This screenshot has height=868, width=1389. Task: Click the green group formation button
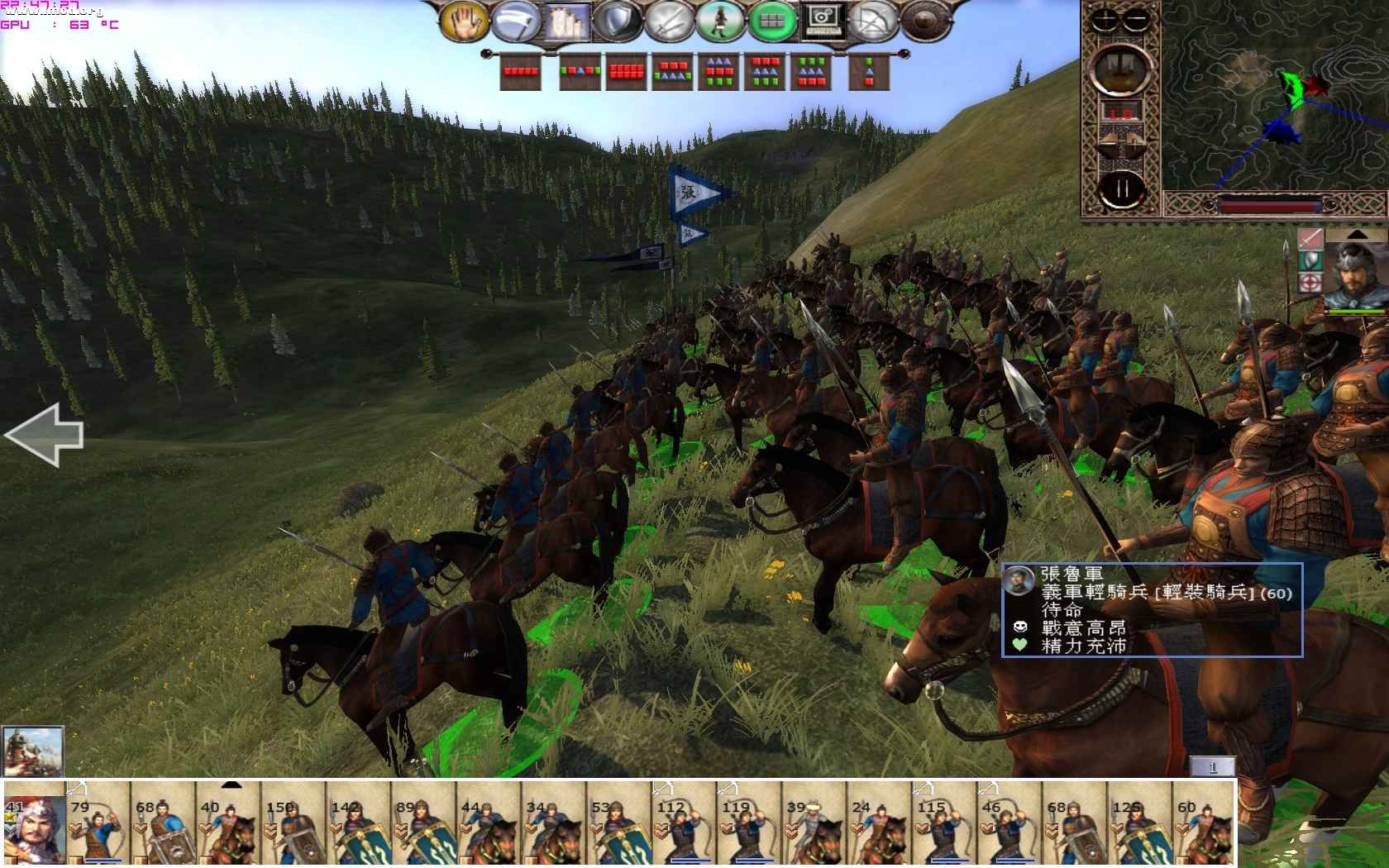click(770, 21)
